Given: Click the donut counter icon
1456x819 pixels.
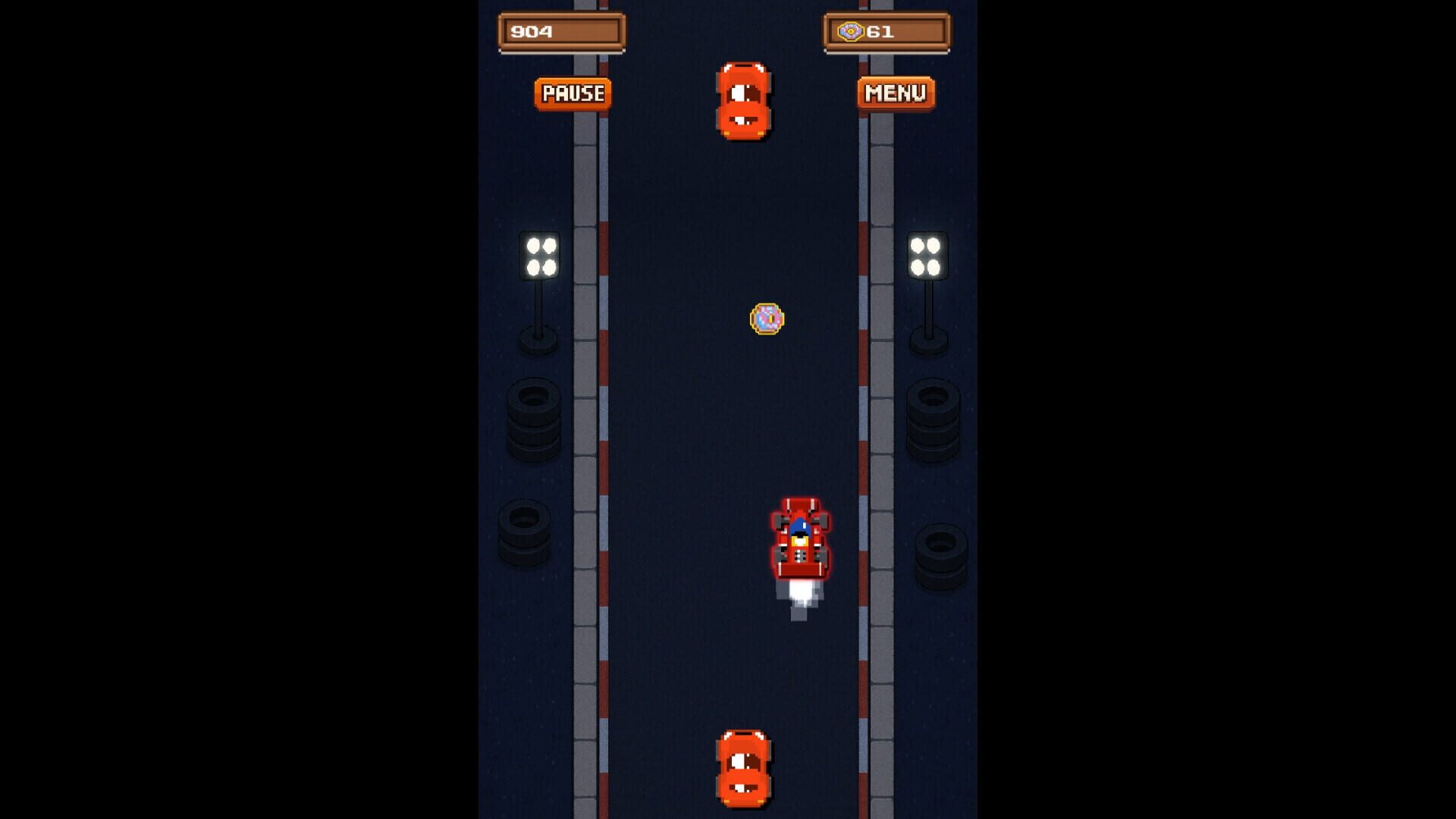Looking at the screenshot, I should [852, 32].
